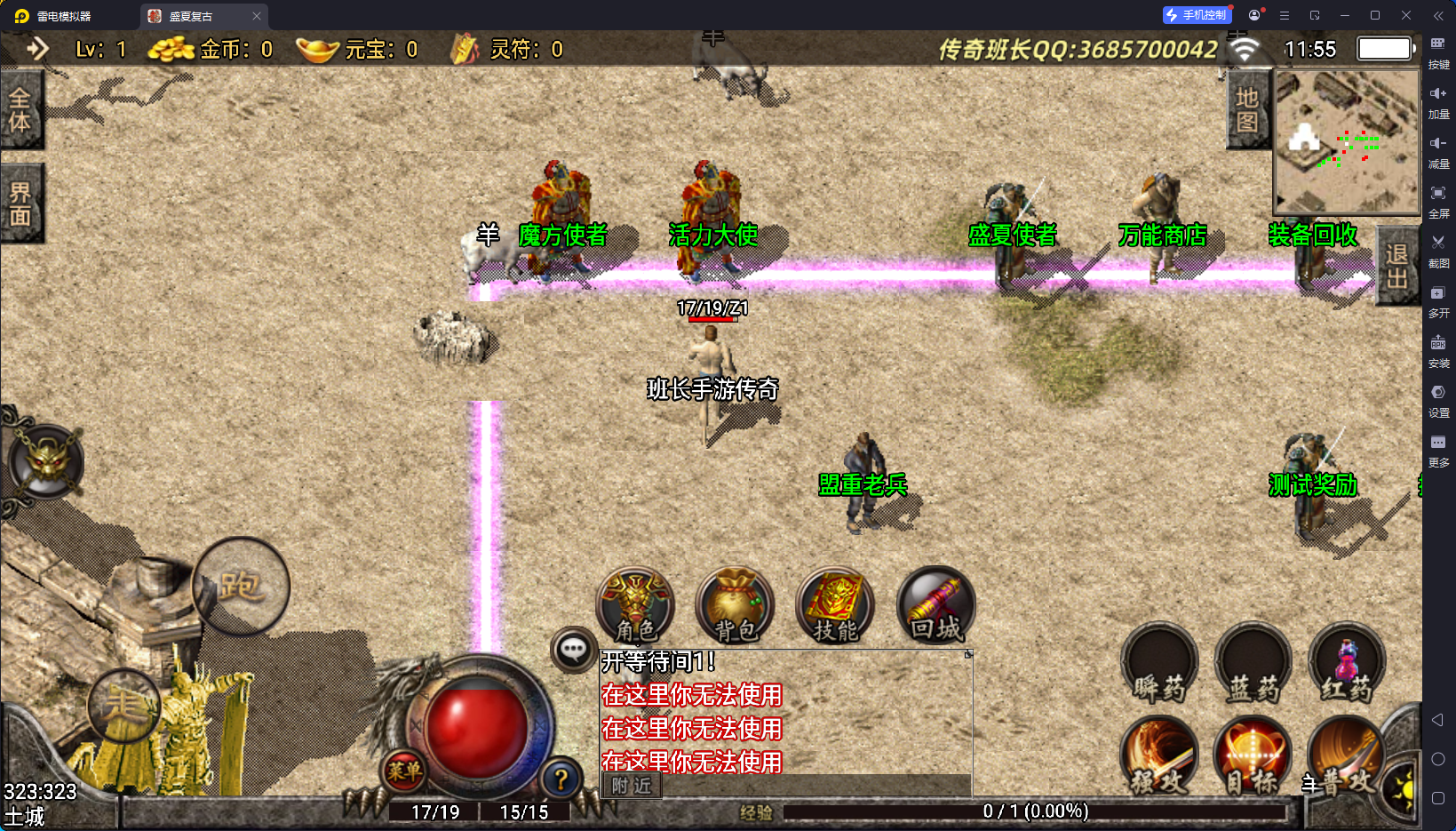This screenshot has width=1456, height=831.
Task: Open the 角色 character panel
Action: [x=635, y=606]
